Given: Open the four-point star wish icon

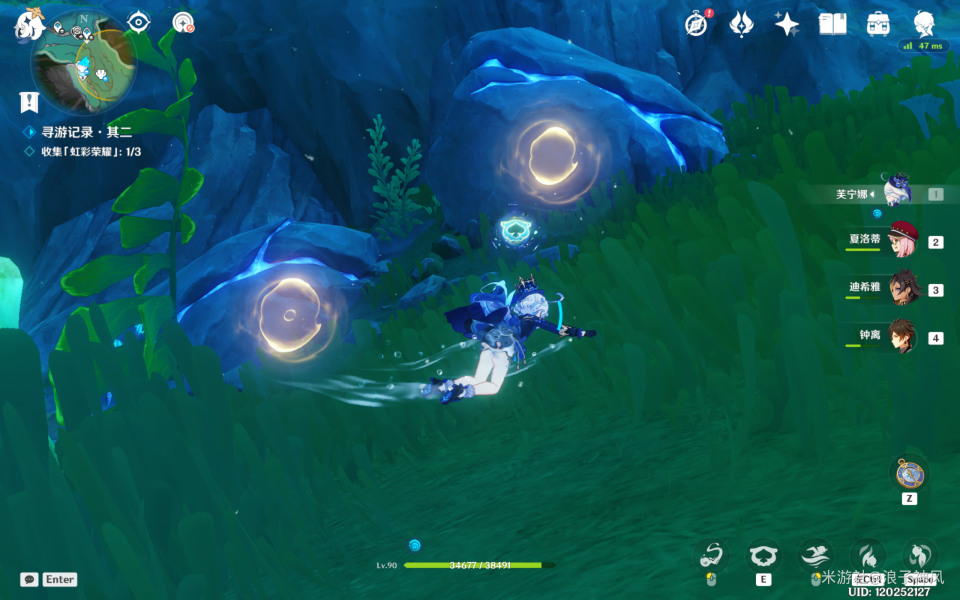Looking at the screenshot, I should click(787, 24).
